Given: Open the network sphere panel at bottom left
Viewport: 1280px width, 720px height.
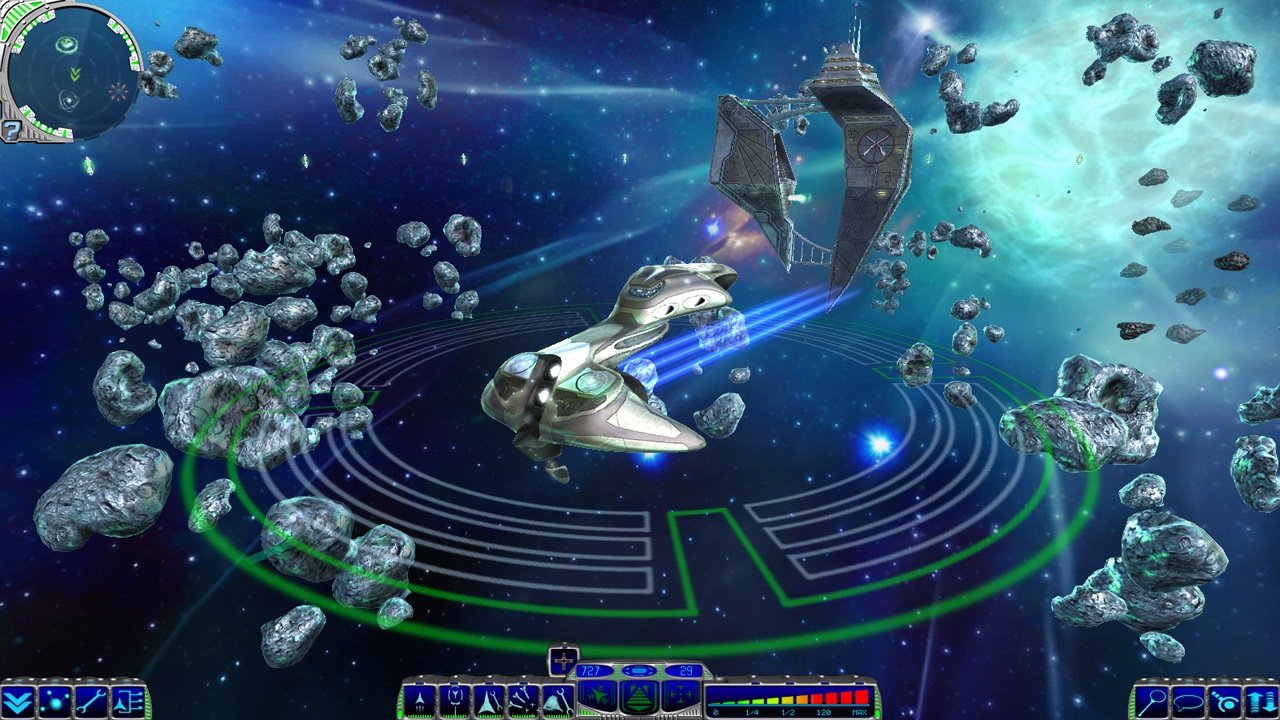Looking at the screenshot, I should [55, 701].
